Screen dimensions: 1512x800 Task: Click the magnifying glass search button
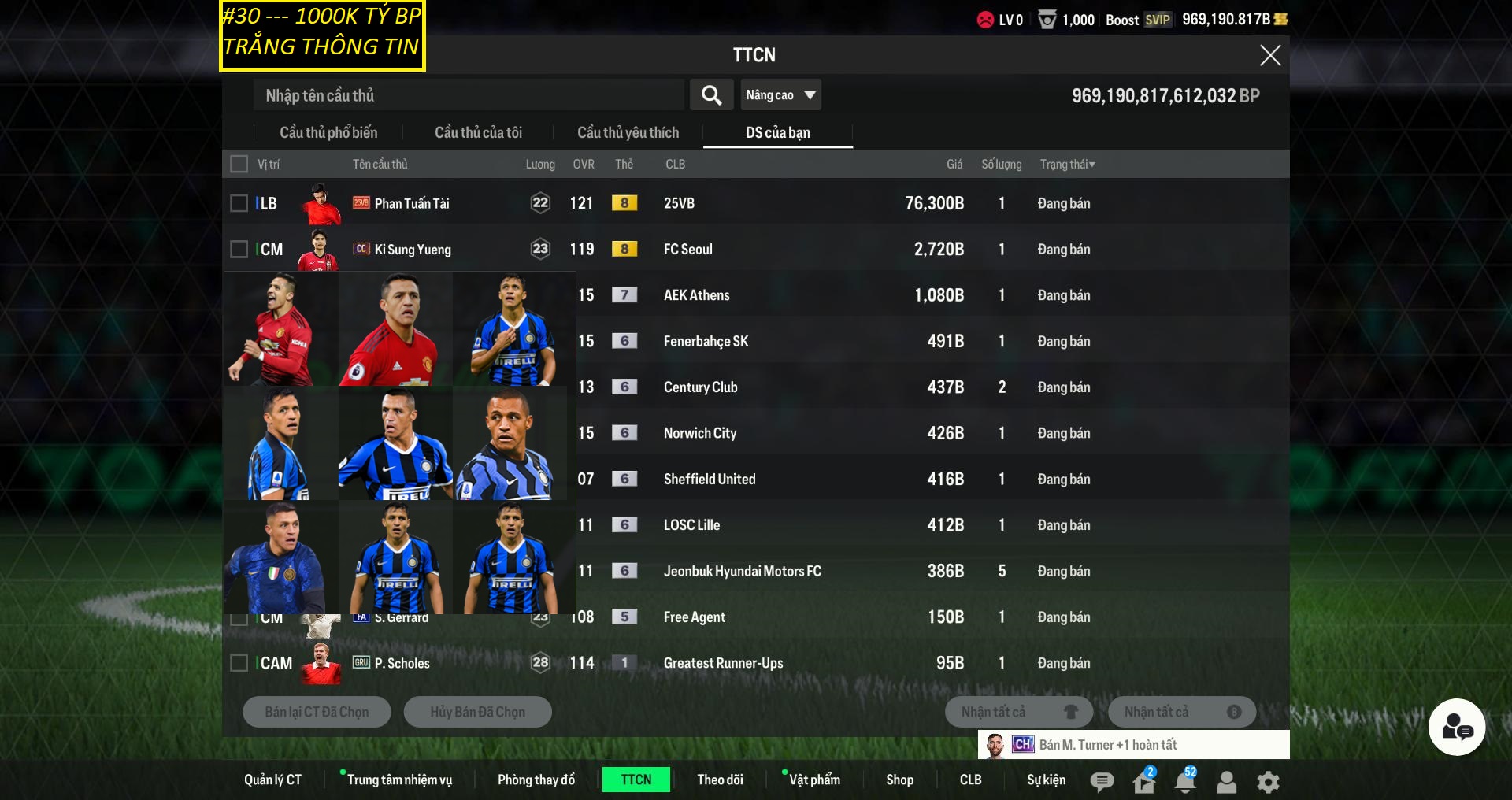[x=711, y=95]
